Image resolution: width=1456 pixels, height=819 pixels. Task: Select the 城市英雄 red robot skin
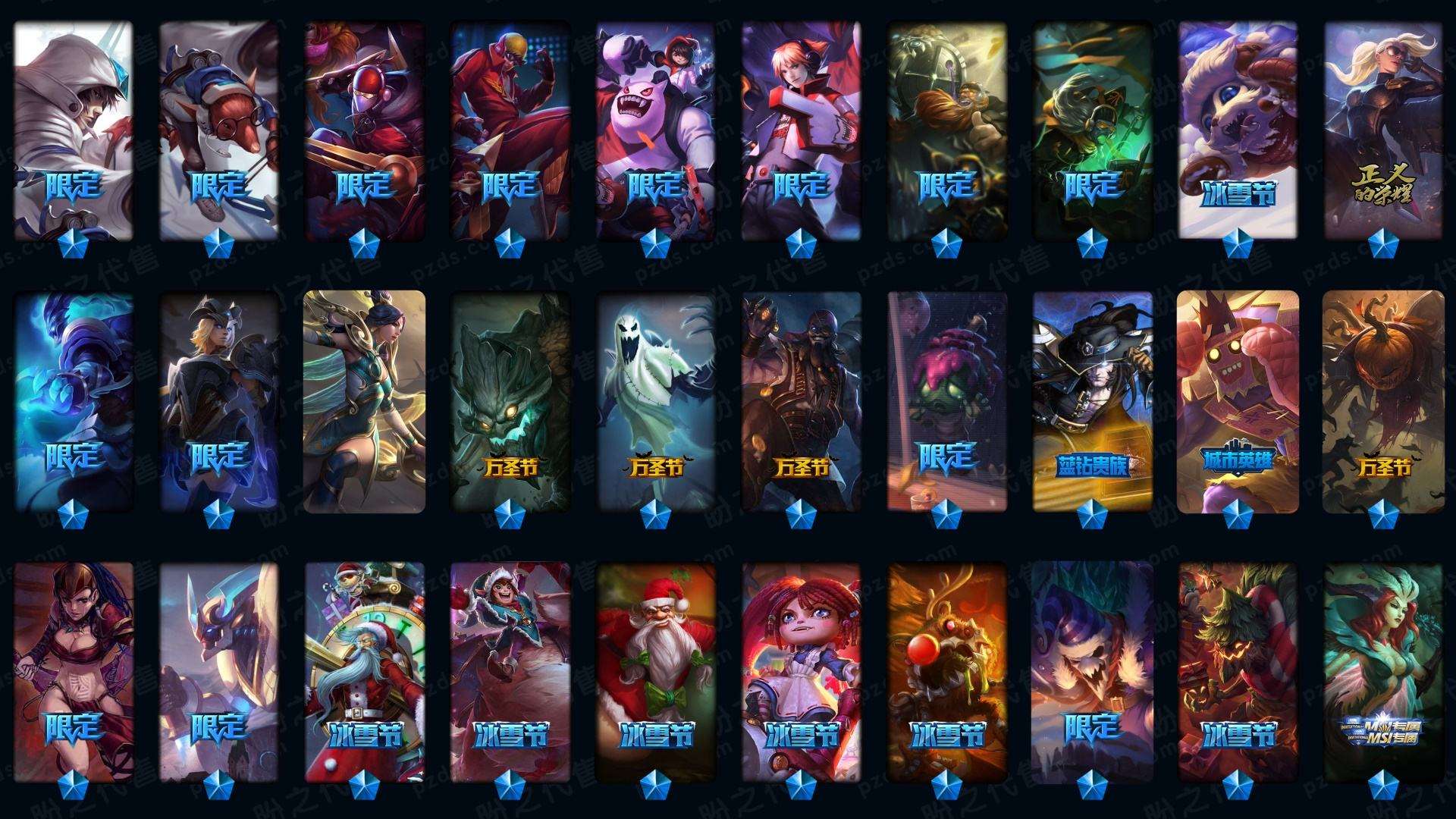(x=1238, y=402)
